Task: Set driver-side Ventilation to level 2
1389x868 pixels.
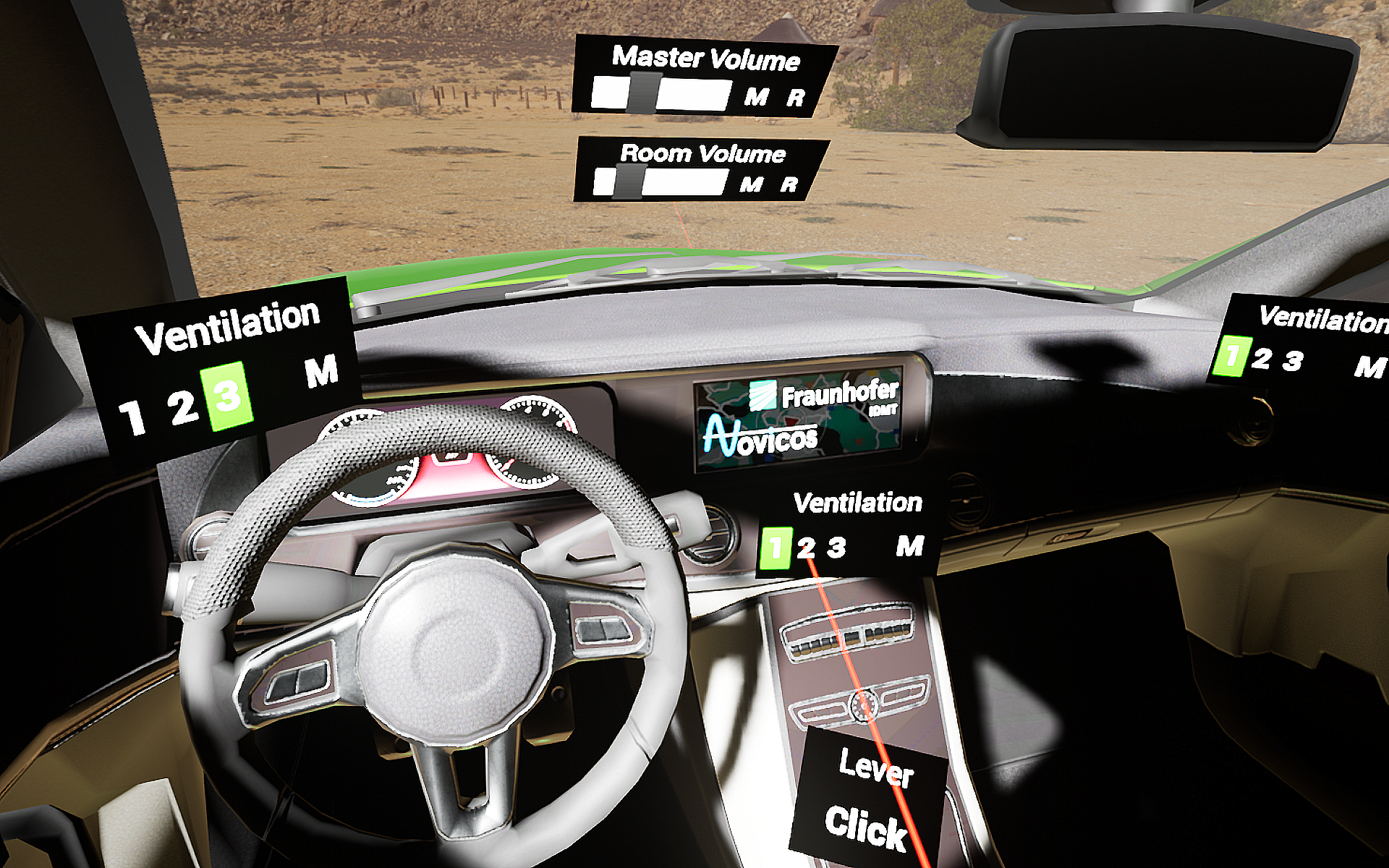Action: (182, 407)
